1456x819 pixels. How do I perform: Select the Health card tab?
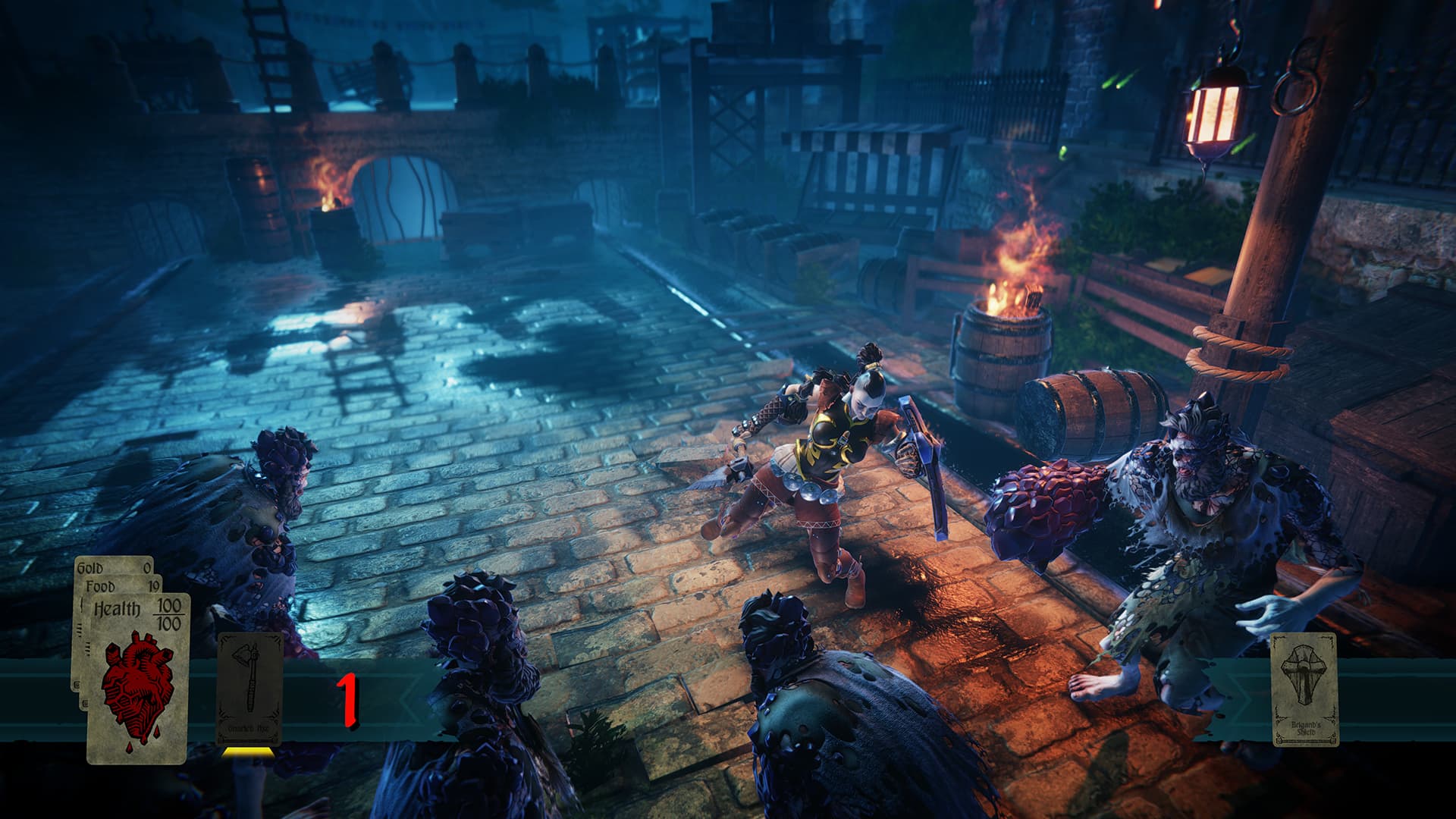coord(119,607)
